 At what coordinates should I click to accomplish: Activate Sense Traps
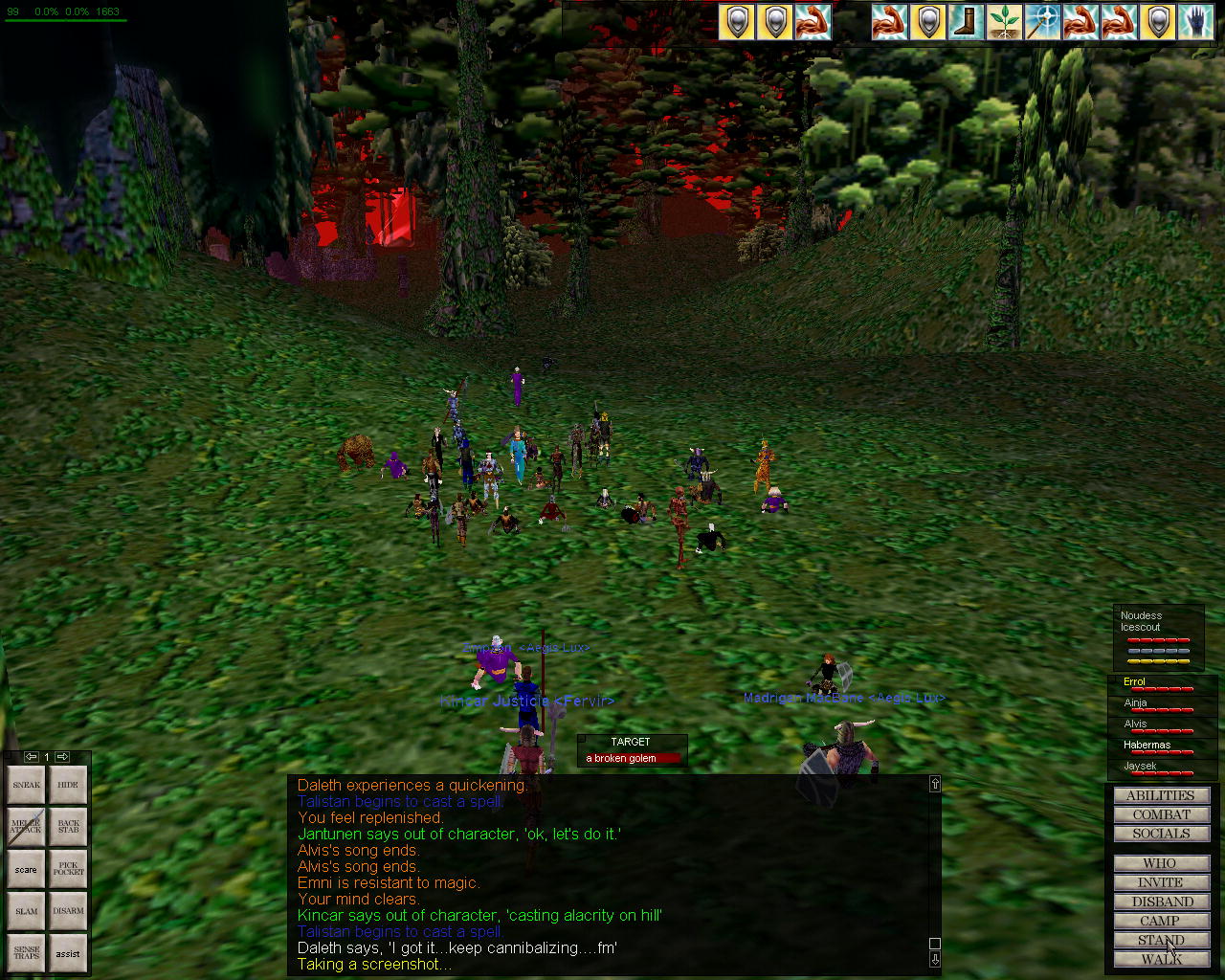[x=27, y=953]
